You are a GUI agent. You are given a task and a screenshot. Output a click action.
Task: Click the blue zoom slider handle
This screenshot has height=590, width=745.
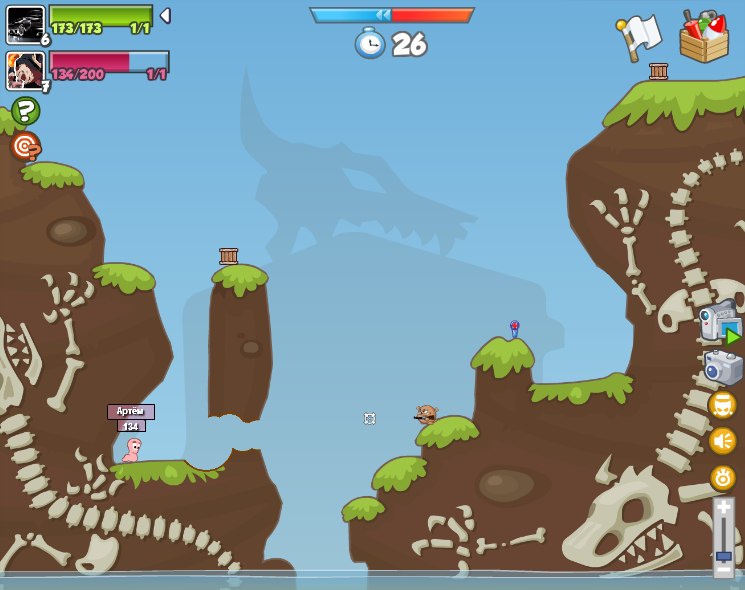tap(723, 554)
